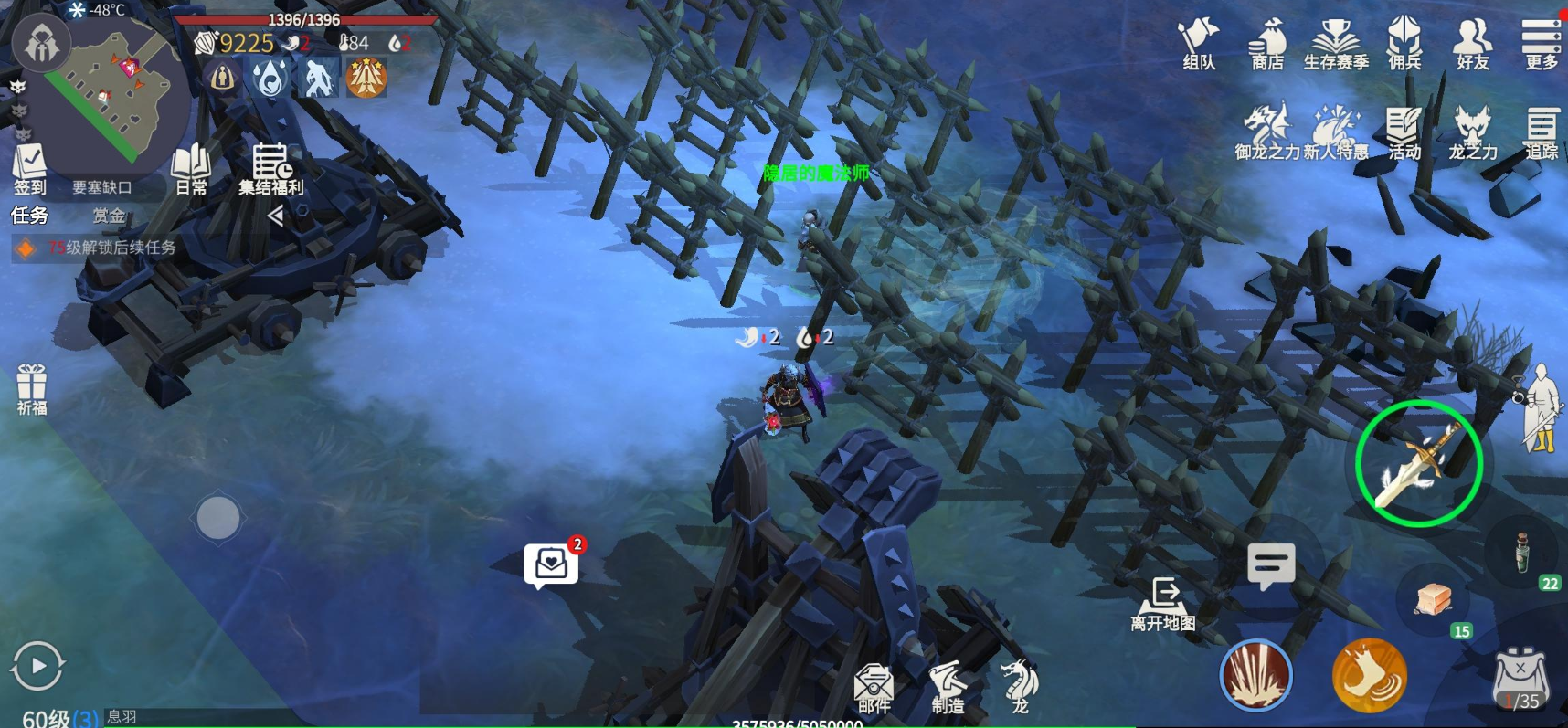Tap the sword attack button

click(x=1418, y=463)
